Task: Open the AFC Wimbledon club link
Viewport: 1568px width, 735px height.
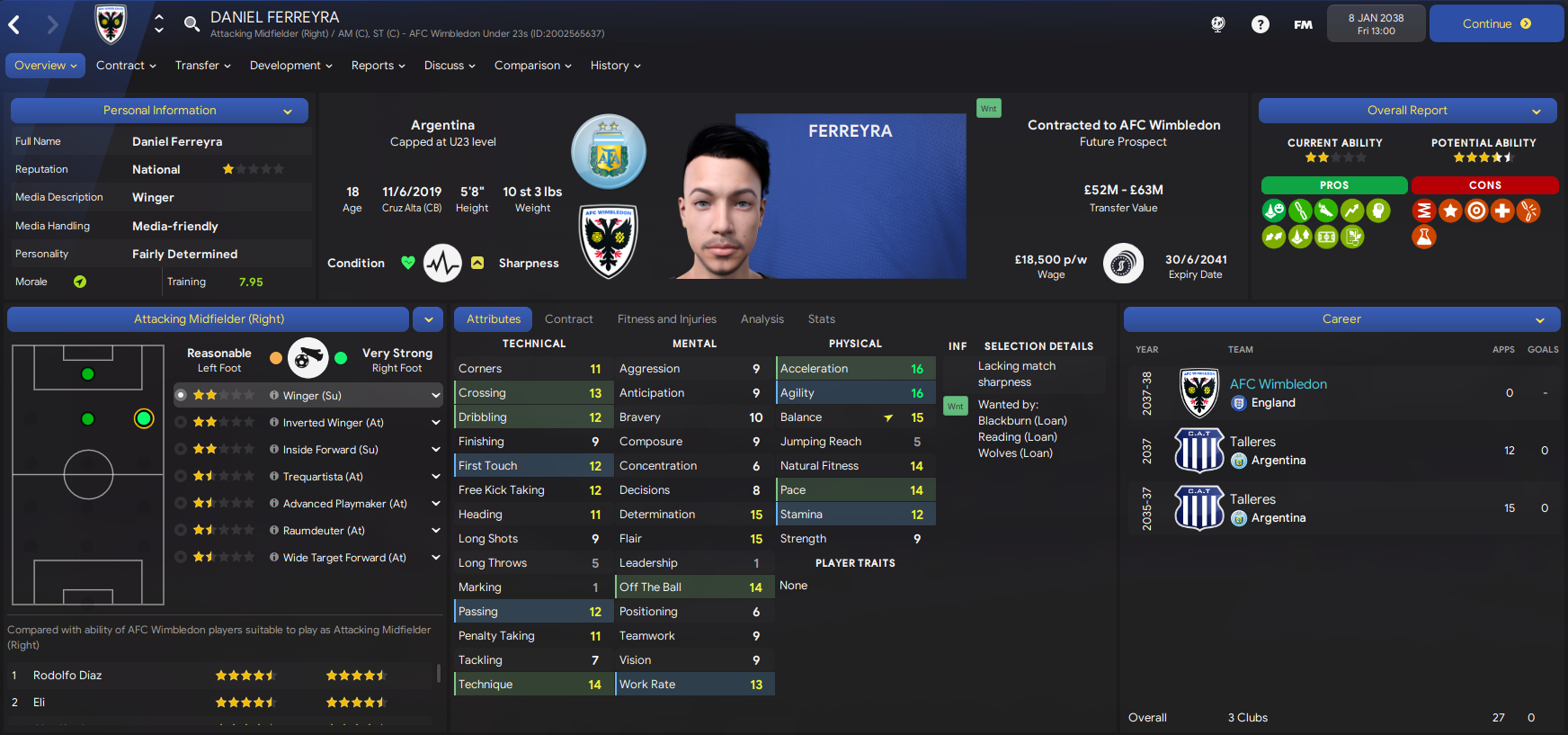Action: (x=1278, y=384)
